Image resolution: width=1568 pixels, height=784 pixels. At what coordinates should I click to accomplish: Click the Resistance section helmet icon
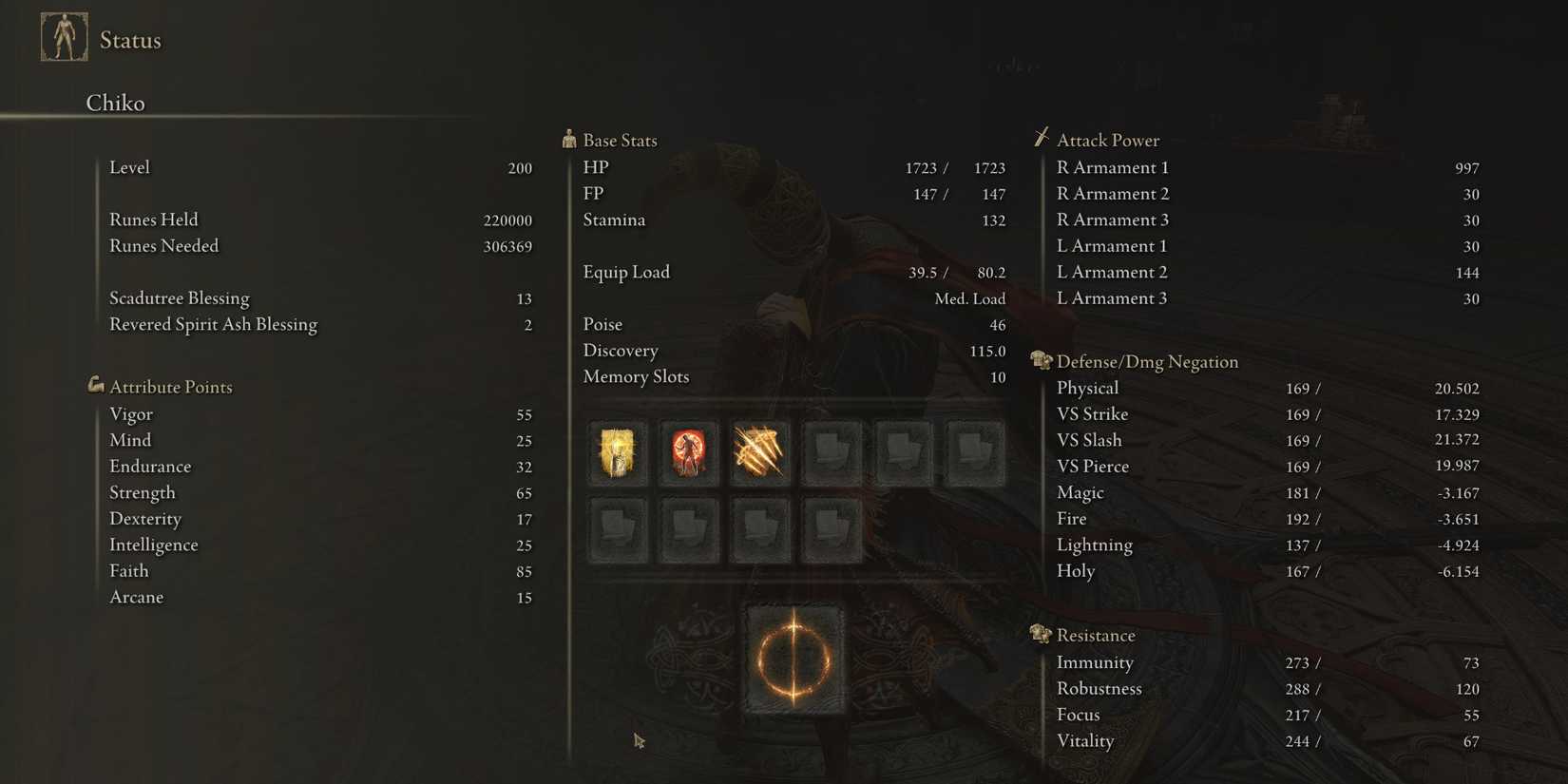(x=1040, y=633)
